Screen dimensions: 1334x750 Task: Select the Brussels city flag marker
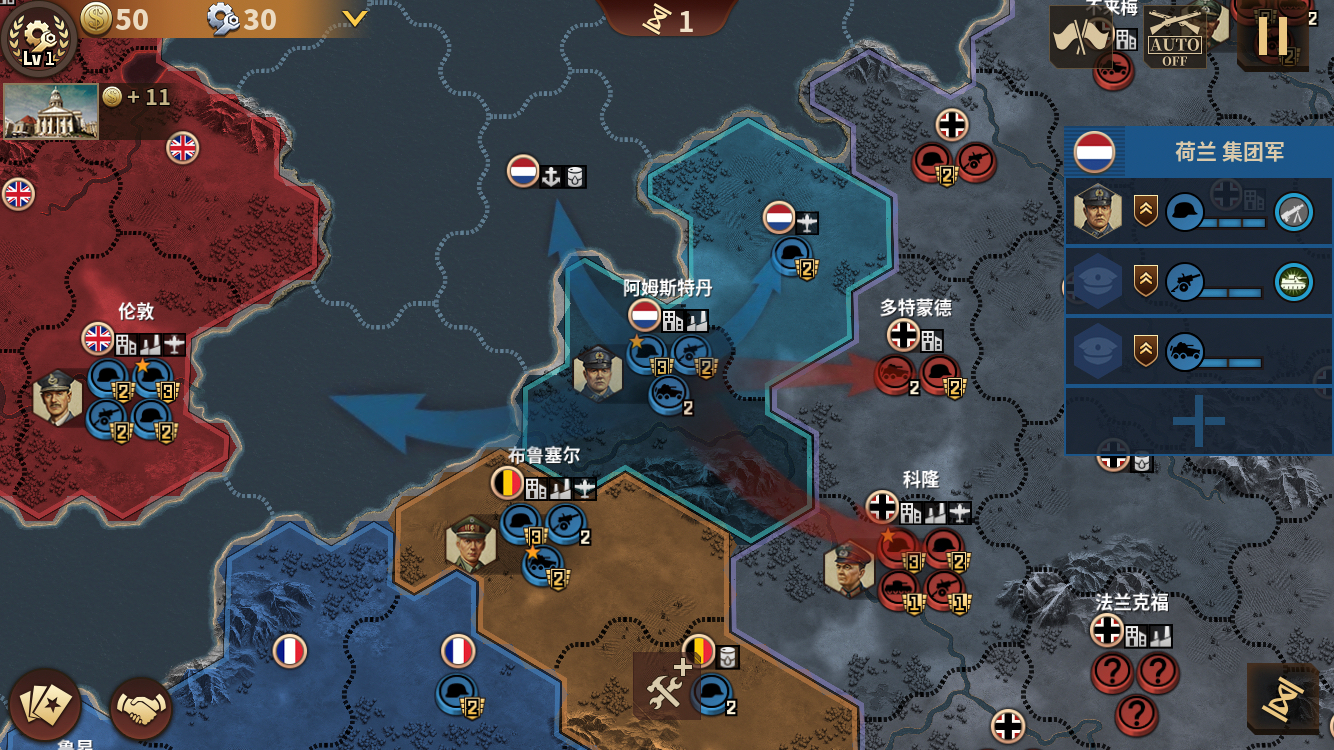[508, 484]
